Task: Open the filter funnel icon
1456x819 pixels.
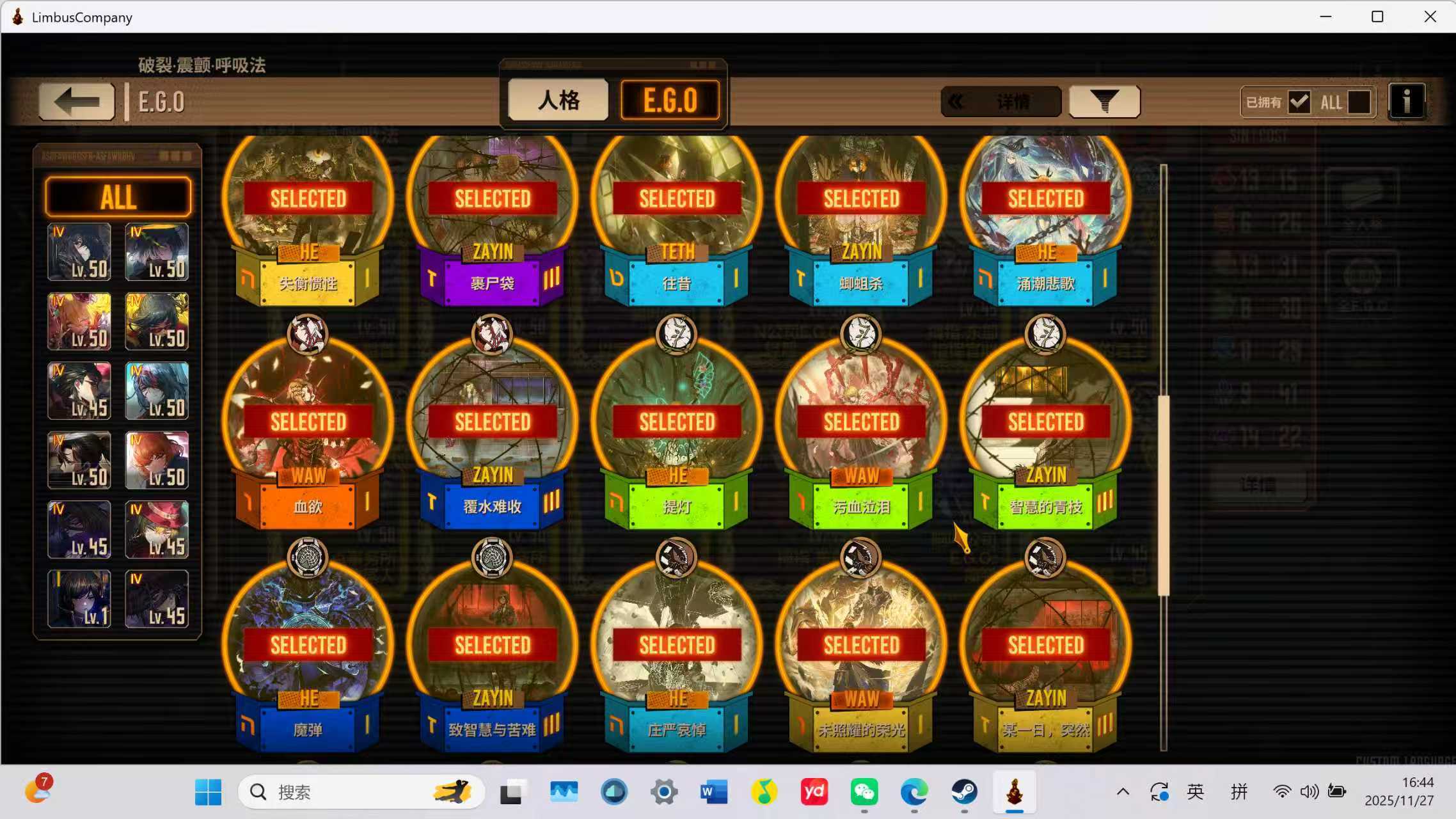Action: click(1105, 100)
